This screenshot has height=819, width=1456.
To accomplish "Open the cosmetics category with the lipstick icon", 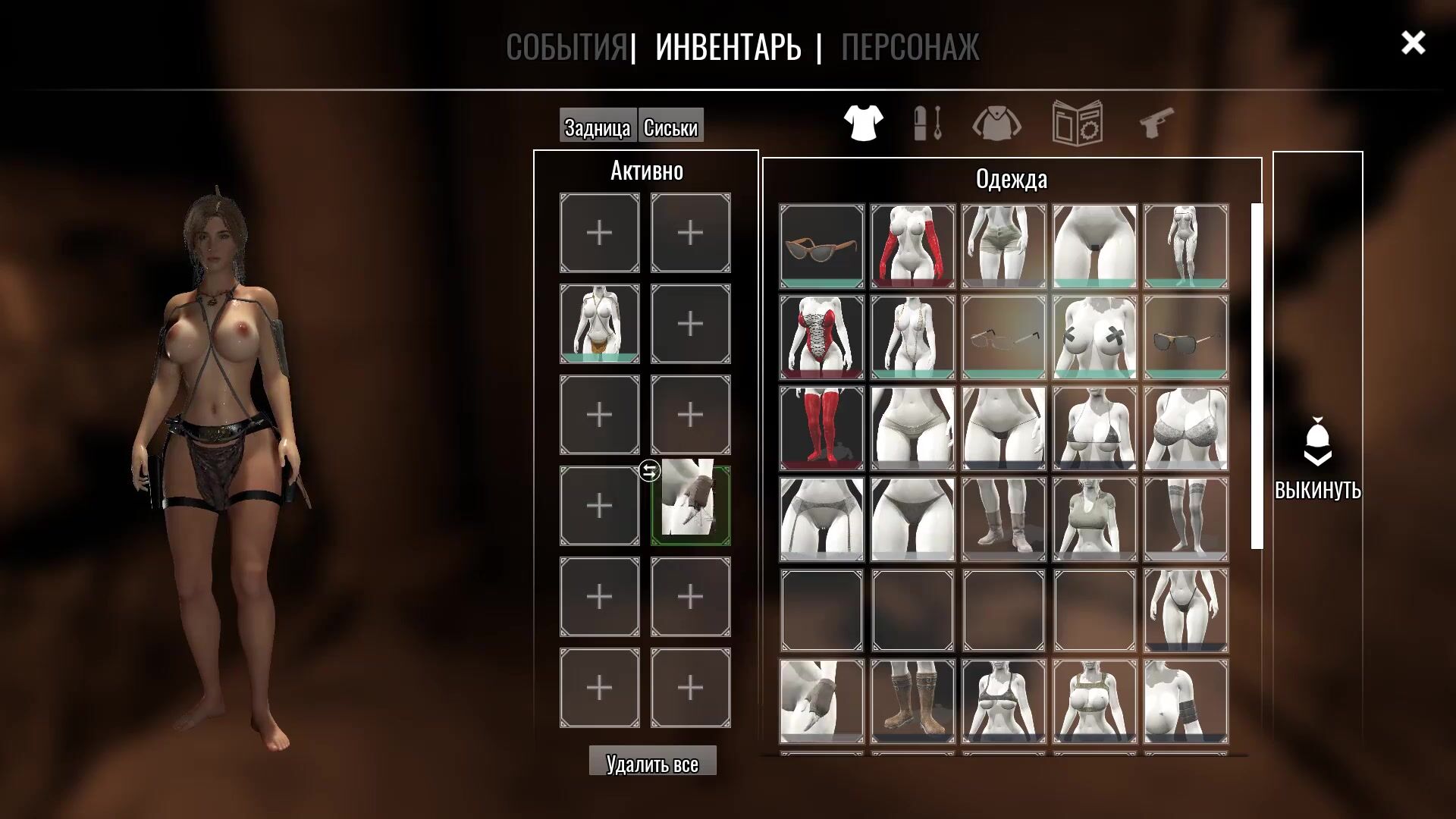I will [928, 122].
